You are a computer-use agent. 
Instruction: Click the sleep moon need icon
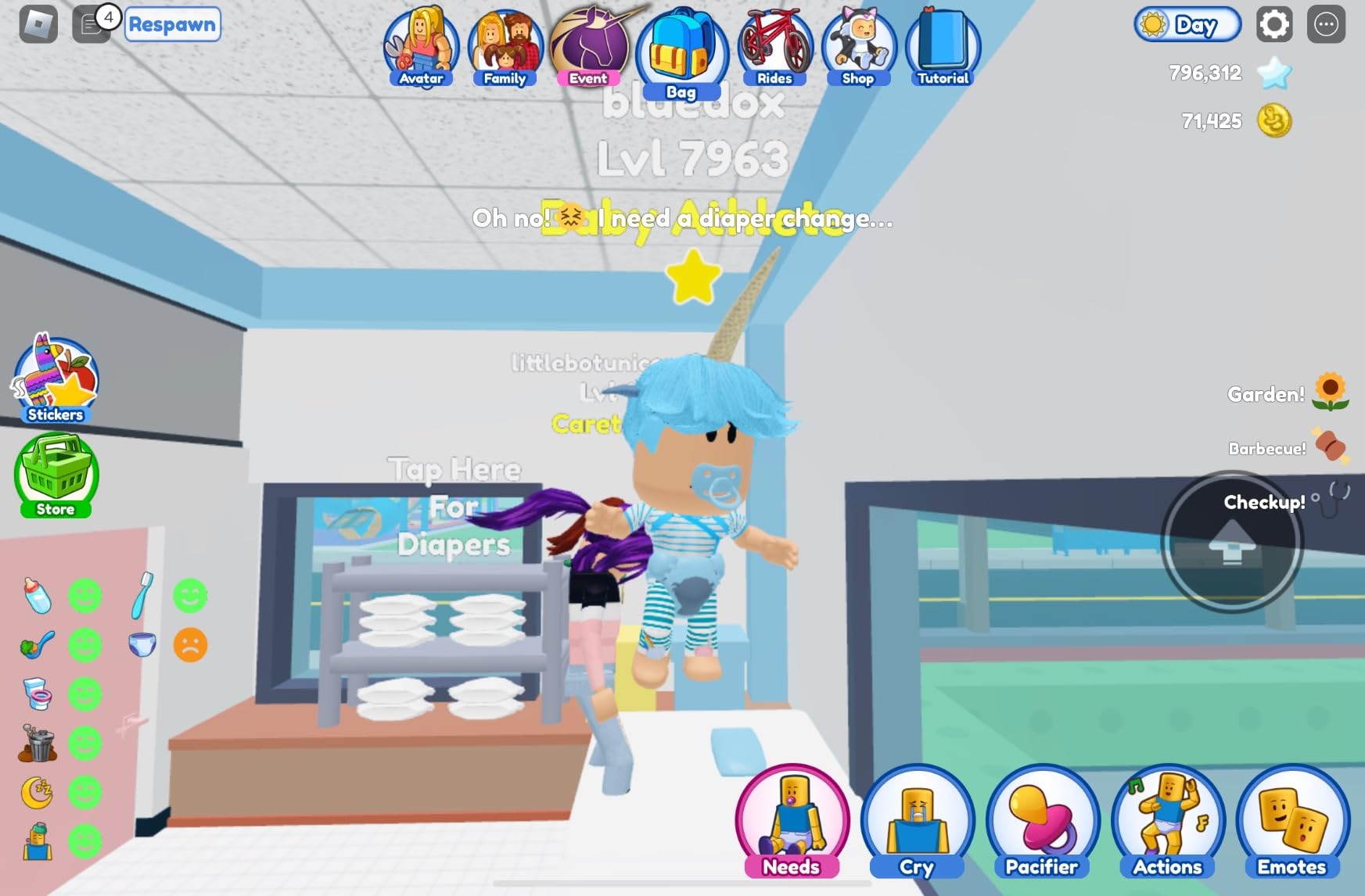(x=35, y=791)
